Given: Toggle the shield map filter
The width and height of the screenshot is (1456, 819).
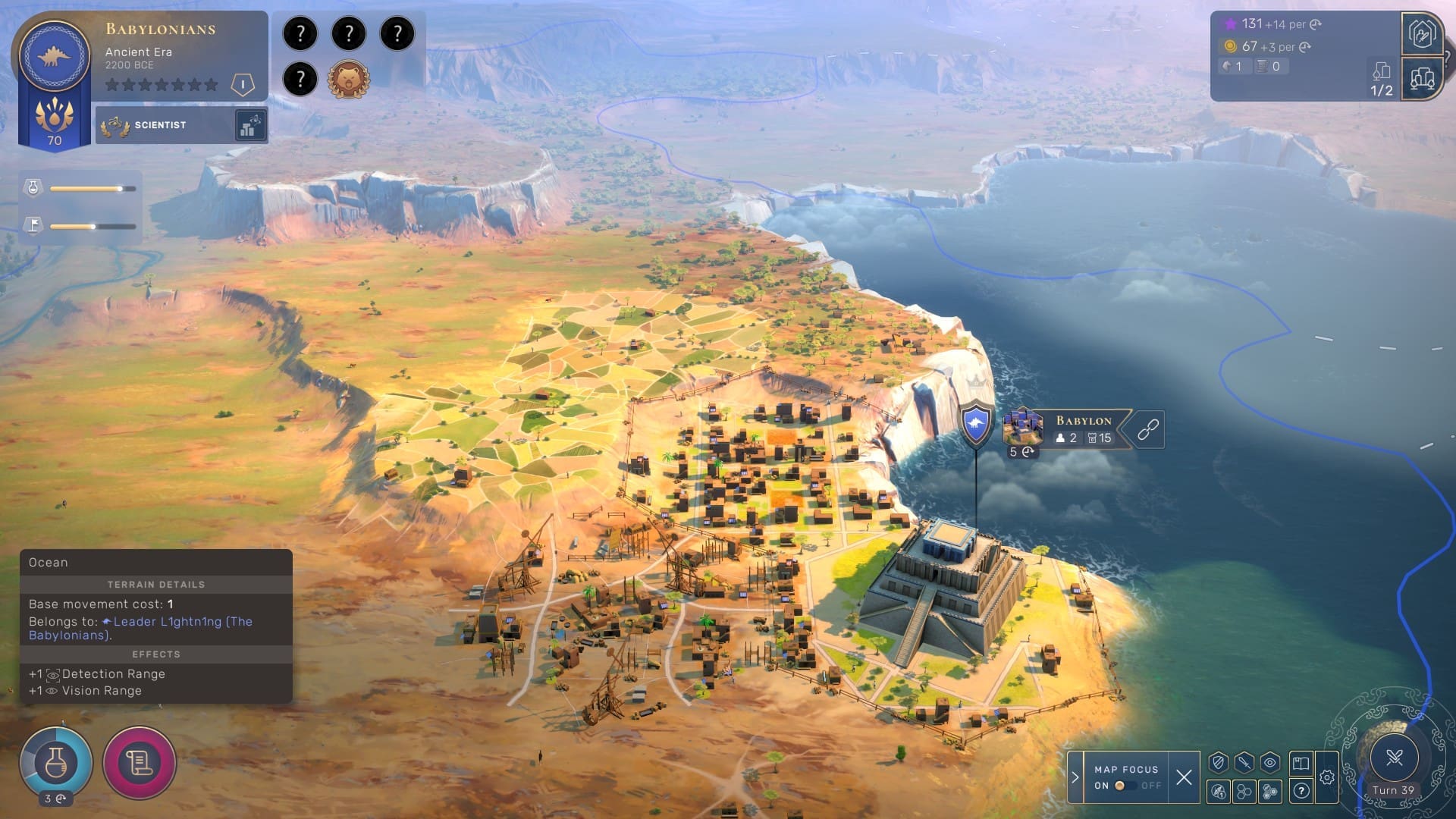Looking at the screenshot, I should [x=1219, y=763].
